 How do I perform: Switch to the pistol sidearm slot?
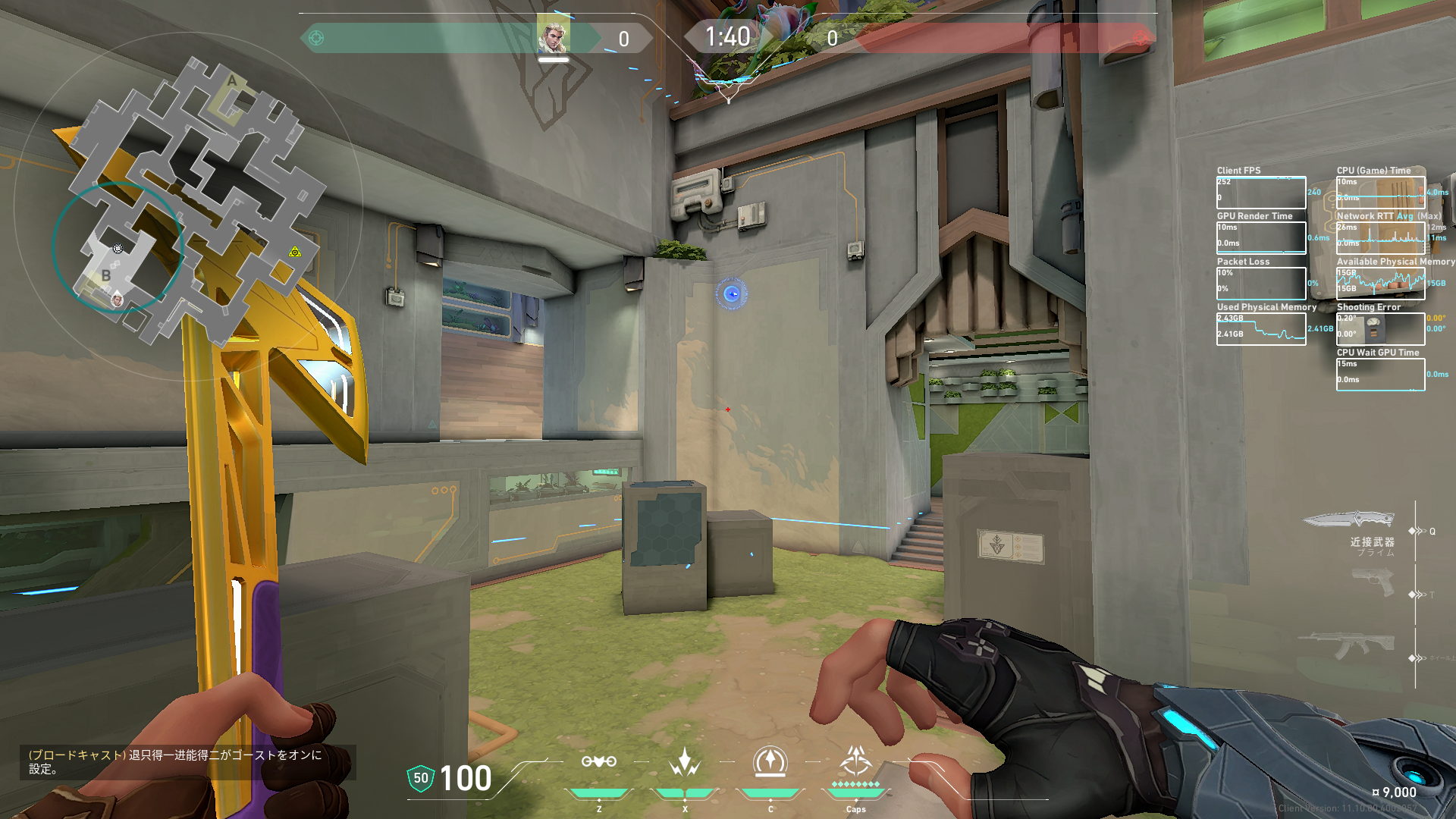(x=1373, y=583)
